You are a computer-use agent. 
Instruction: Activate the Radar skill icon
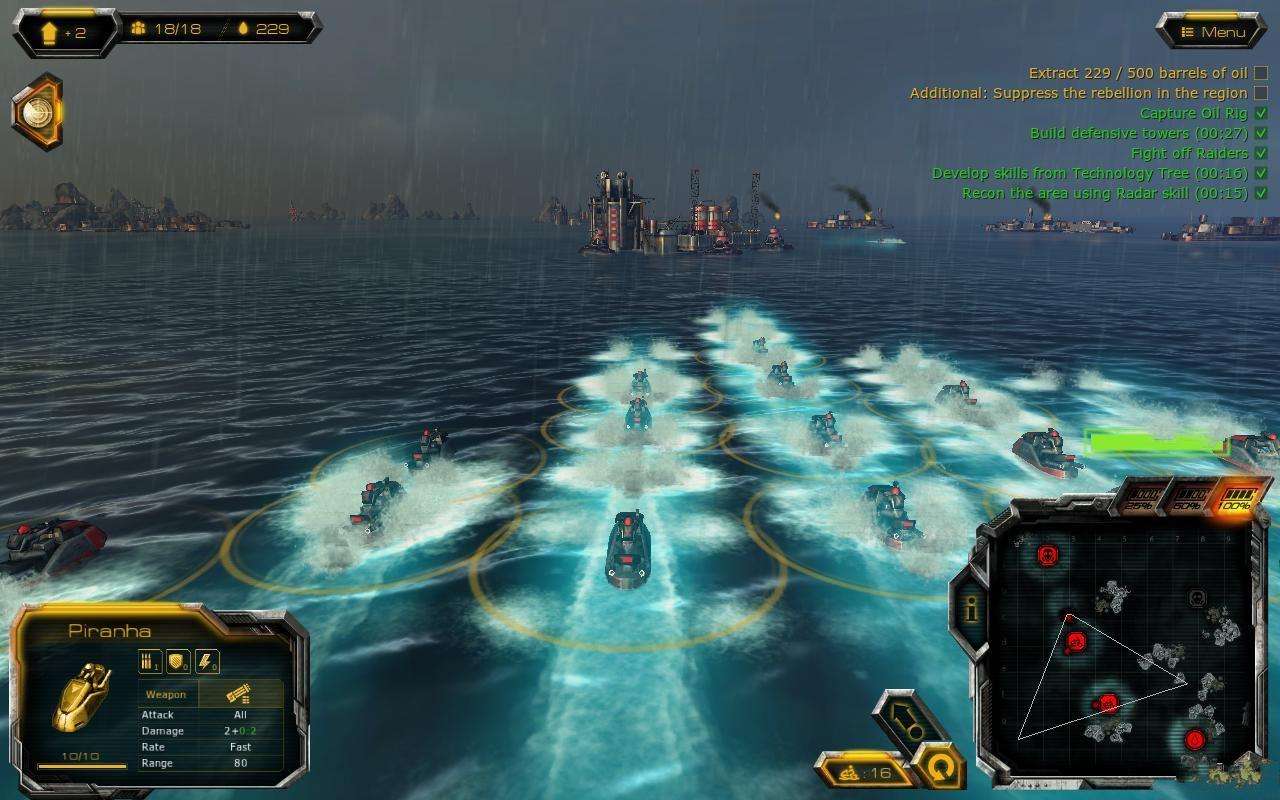click(37, 111)
